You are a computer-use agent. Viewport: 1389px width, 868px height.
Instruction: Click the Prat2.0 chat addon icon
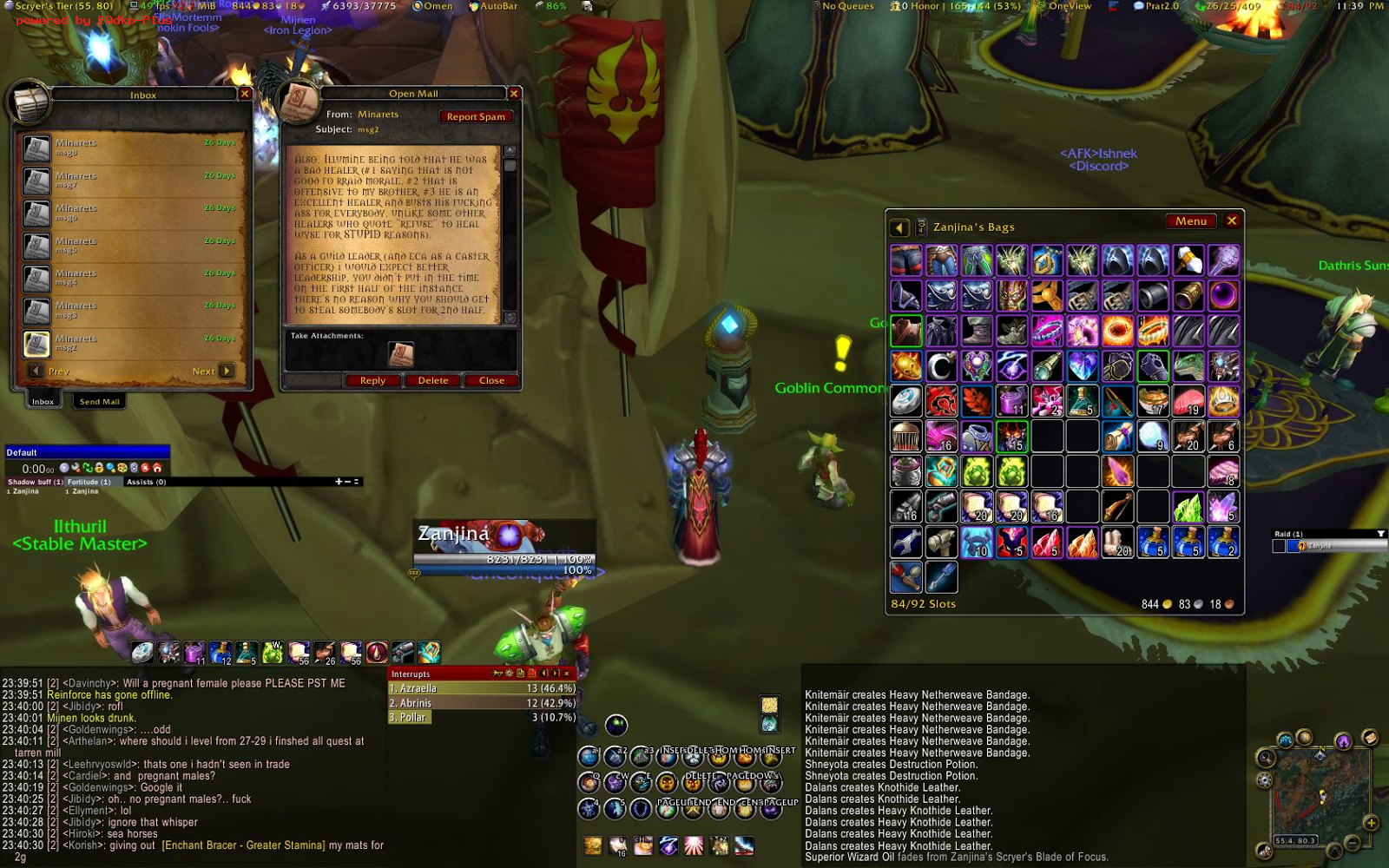pyautogui.click(x=1137, y=6)
